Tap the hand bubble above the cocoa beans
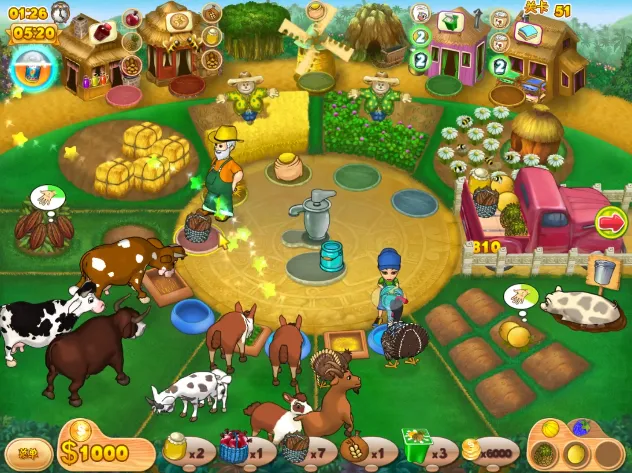632x473 pixels. pyautogui.click(x=46, y=196)
